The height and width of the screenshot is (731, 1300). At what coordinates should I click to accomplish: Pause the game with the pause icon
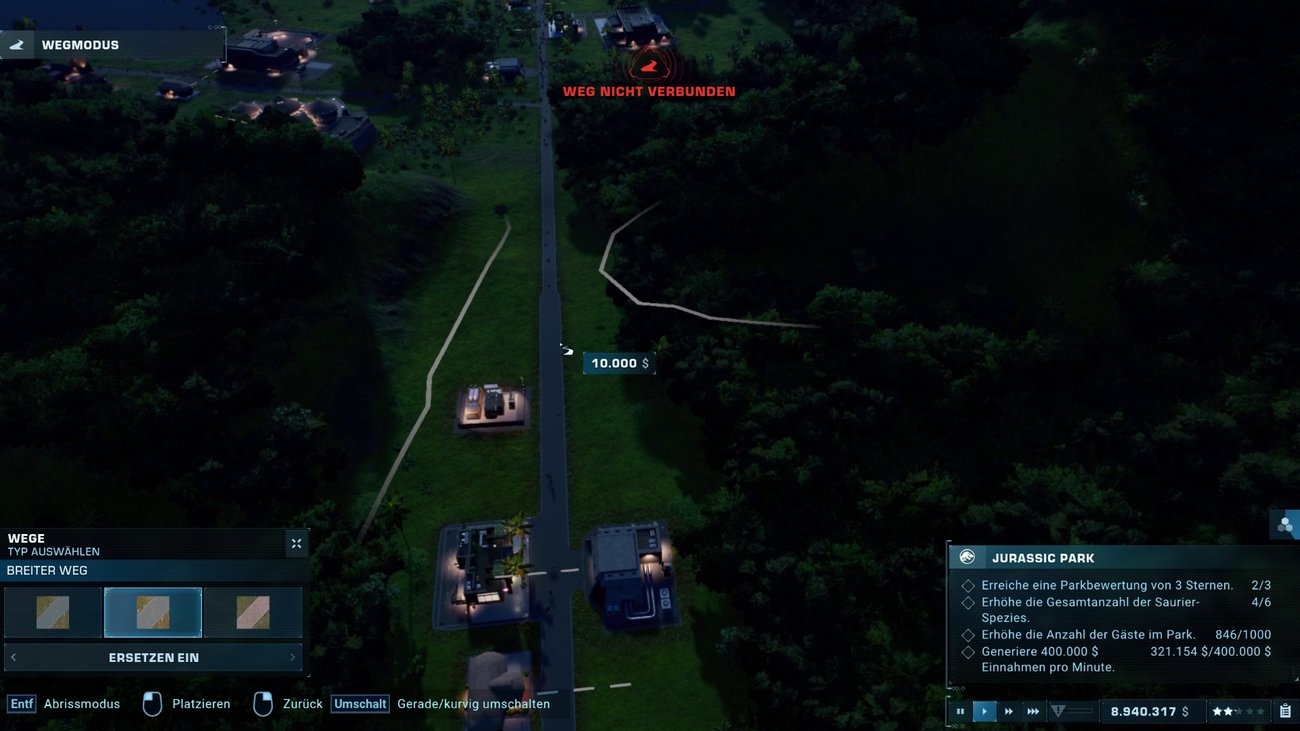coord(960,710)
